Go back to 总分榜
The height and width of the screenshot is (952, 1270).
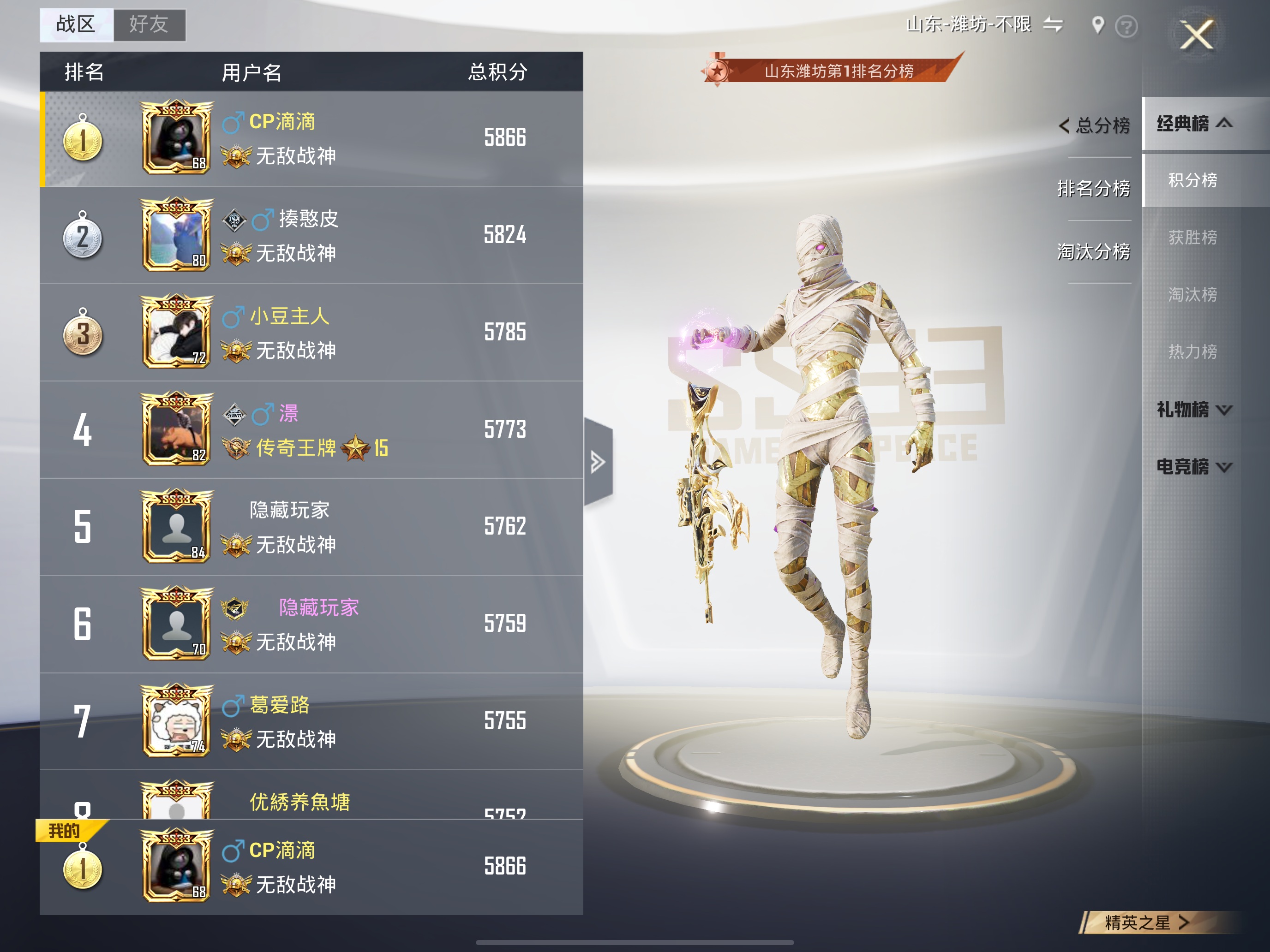pos(1094,125)
